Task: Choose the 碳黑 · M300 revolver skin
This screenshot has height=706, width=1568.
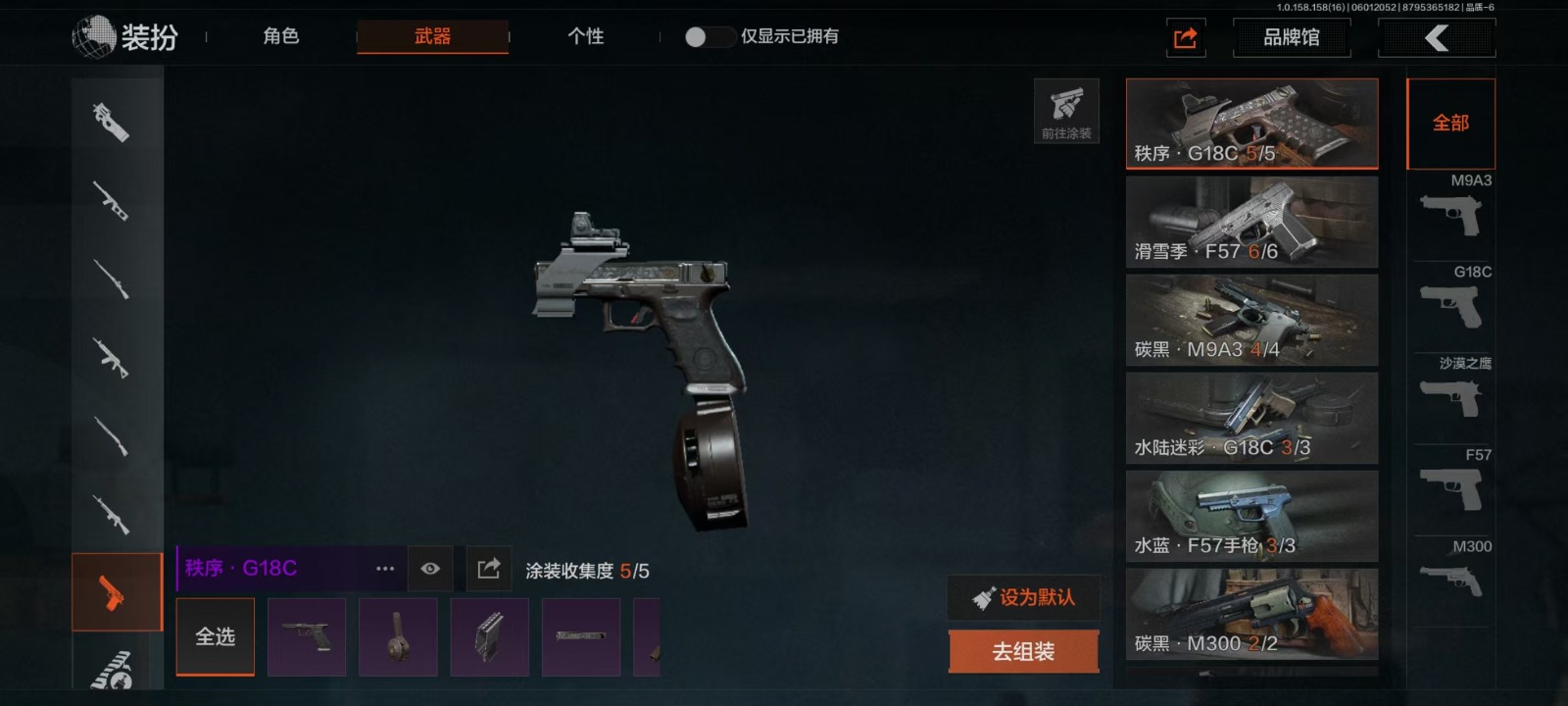Action: pos(1251,615)
